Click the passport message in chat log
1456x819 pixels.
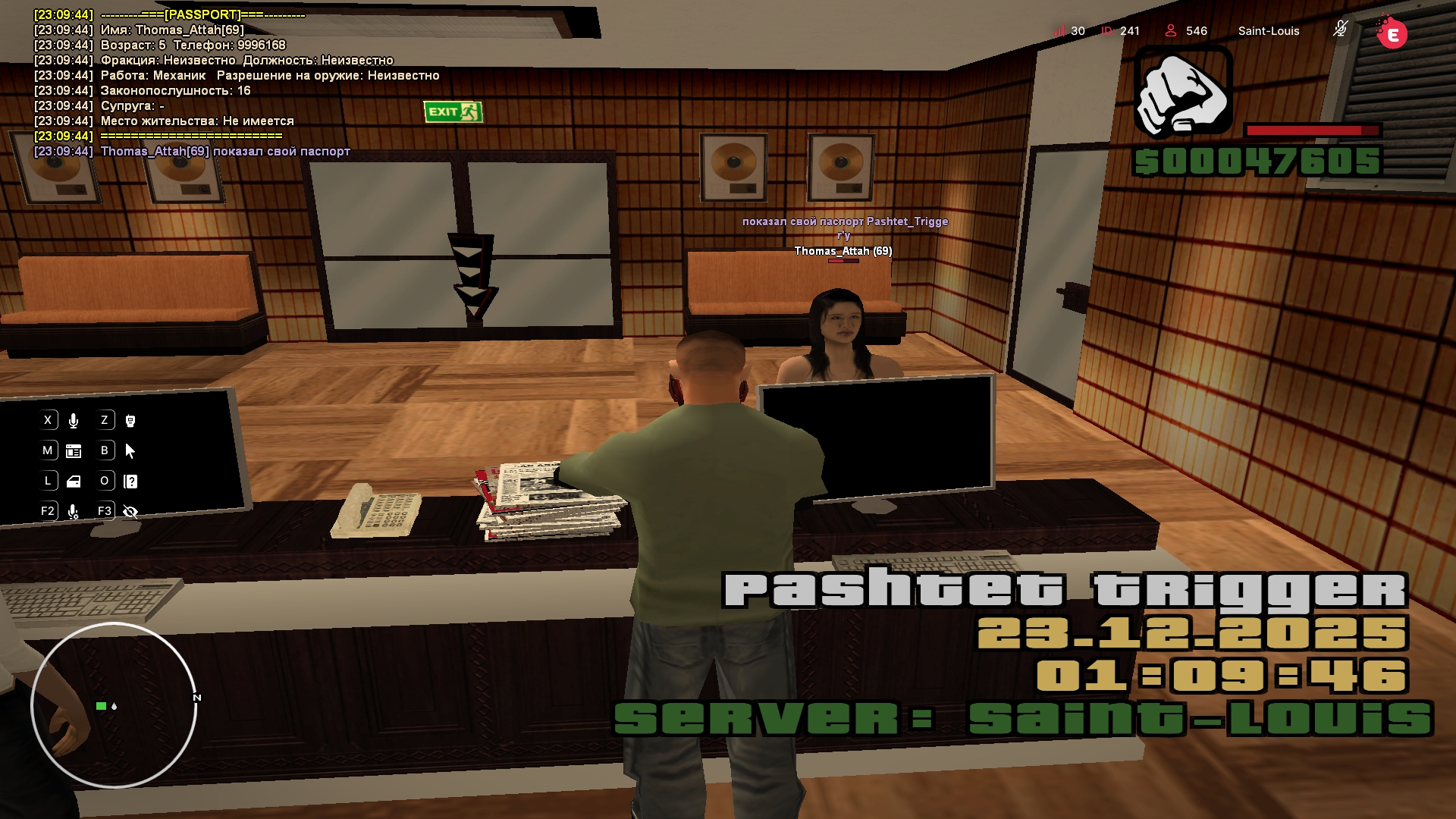point(225,151)
